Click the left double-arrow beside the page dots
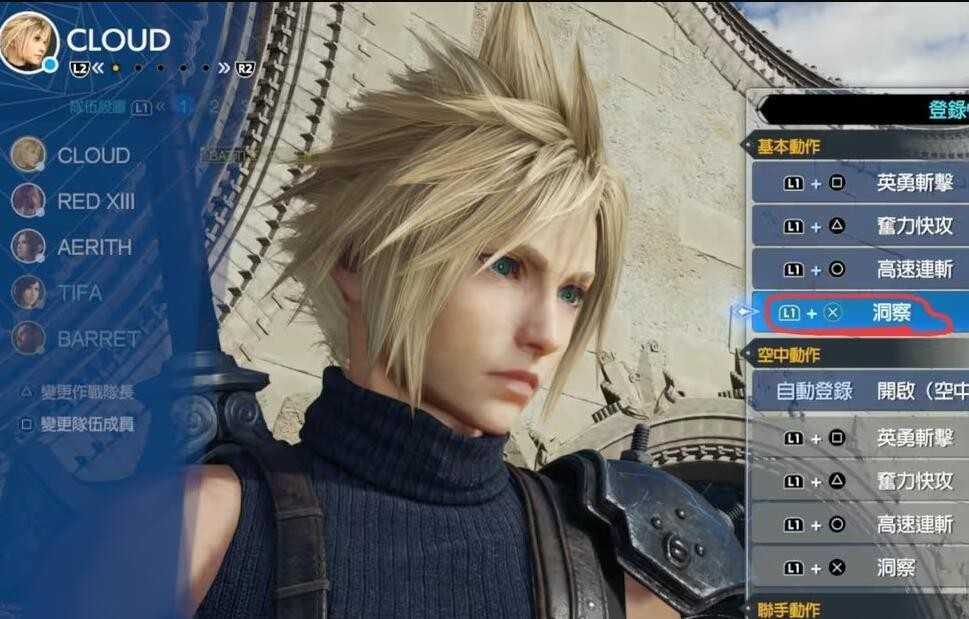969x619 pixels. [98, 68]
